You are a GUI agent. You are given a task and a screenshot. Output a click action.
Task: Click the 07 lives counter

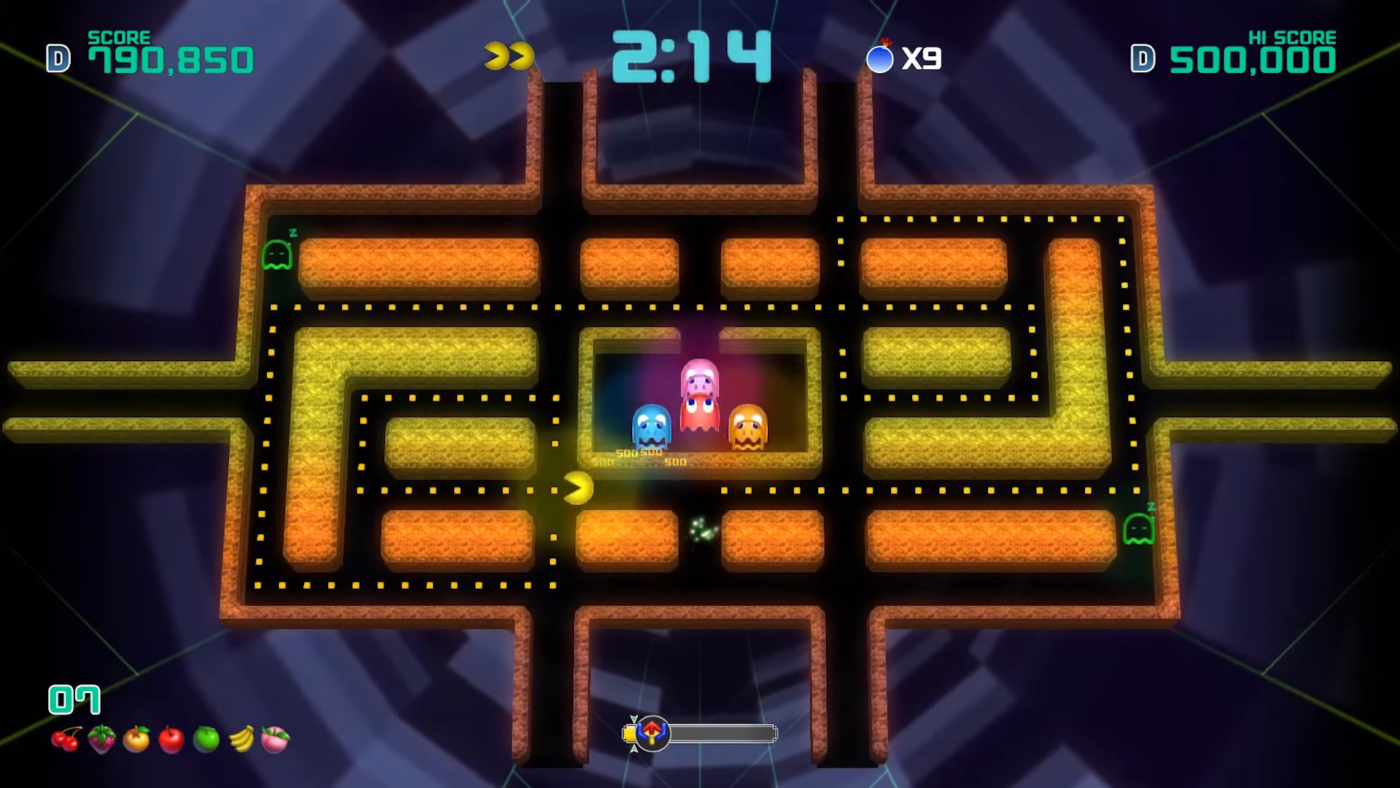(x=73, y=699)
